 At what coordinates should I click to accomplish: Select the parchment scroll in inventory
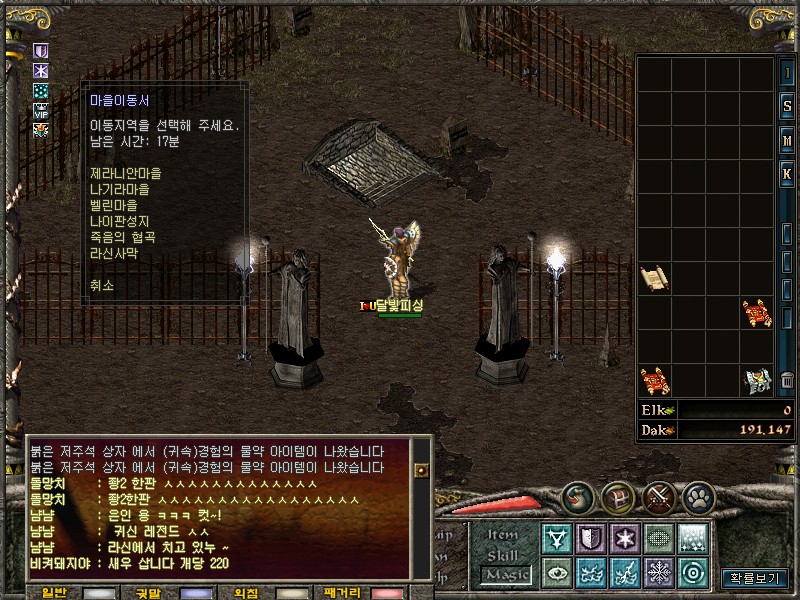654,278
